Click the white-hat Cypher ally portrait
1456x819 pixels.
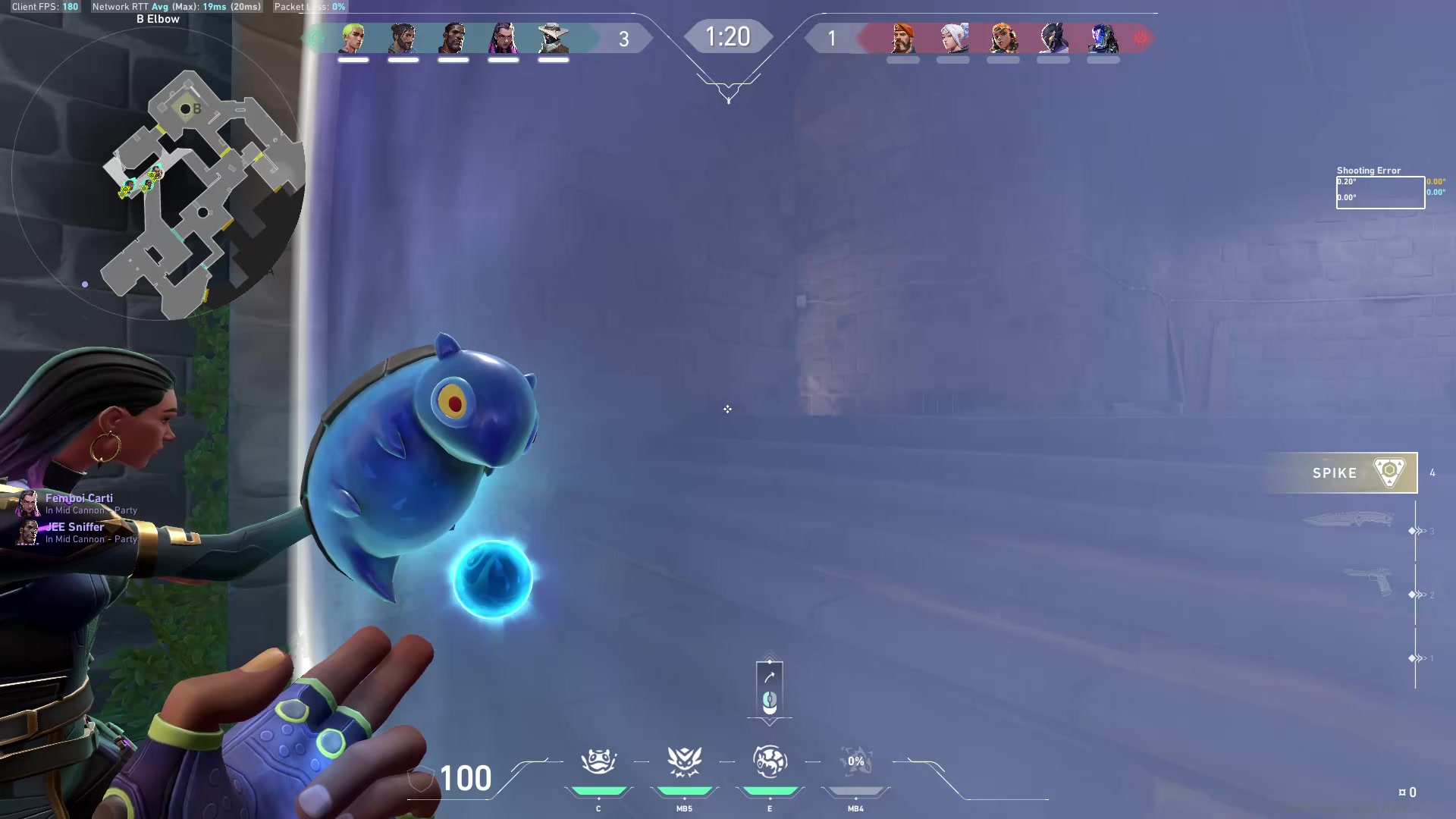(x=553, y=38)
